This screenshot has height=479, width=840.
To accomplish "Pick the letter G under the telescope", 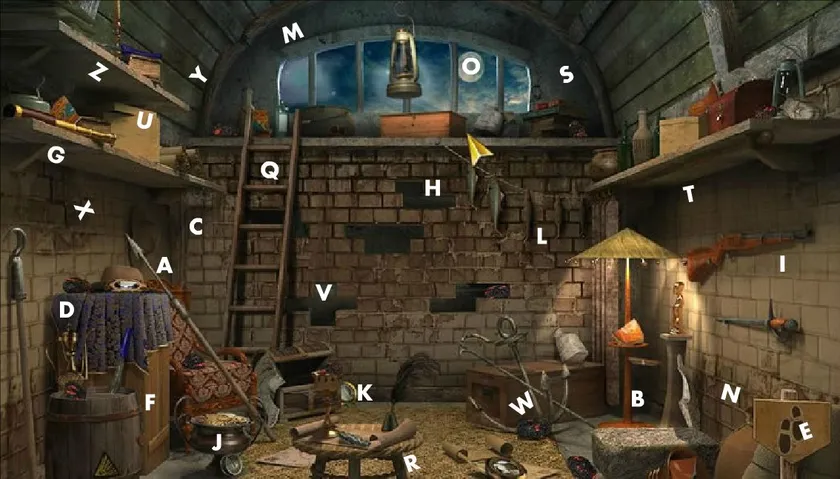I will (56, 155).
